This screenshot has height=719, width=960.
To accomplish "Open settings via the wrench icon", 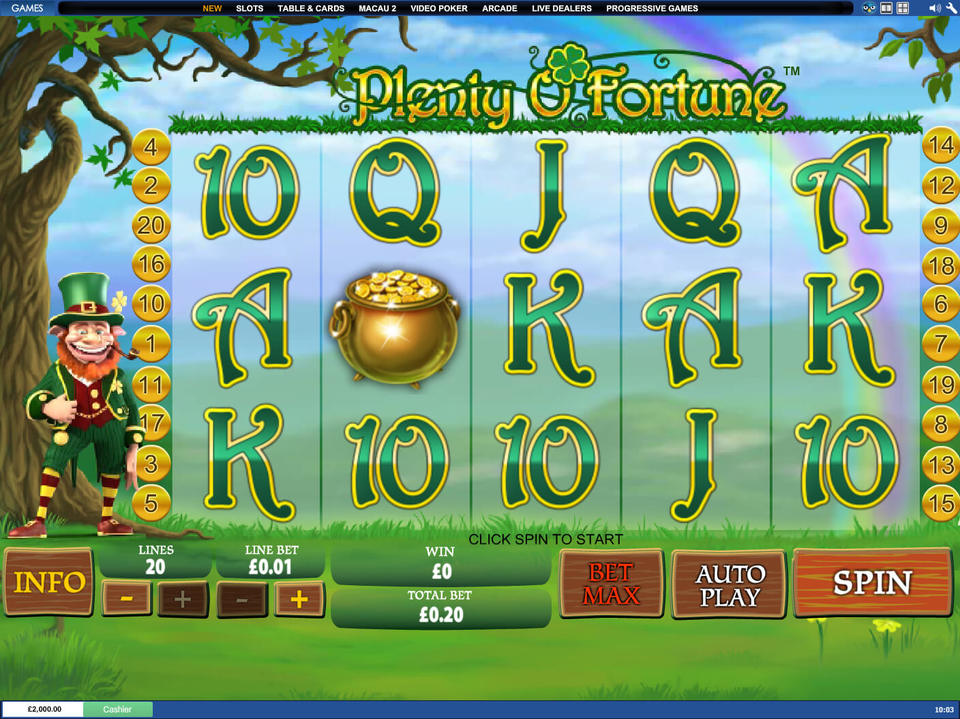I will 951,8.
